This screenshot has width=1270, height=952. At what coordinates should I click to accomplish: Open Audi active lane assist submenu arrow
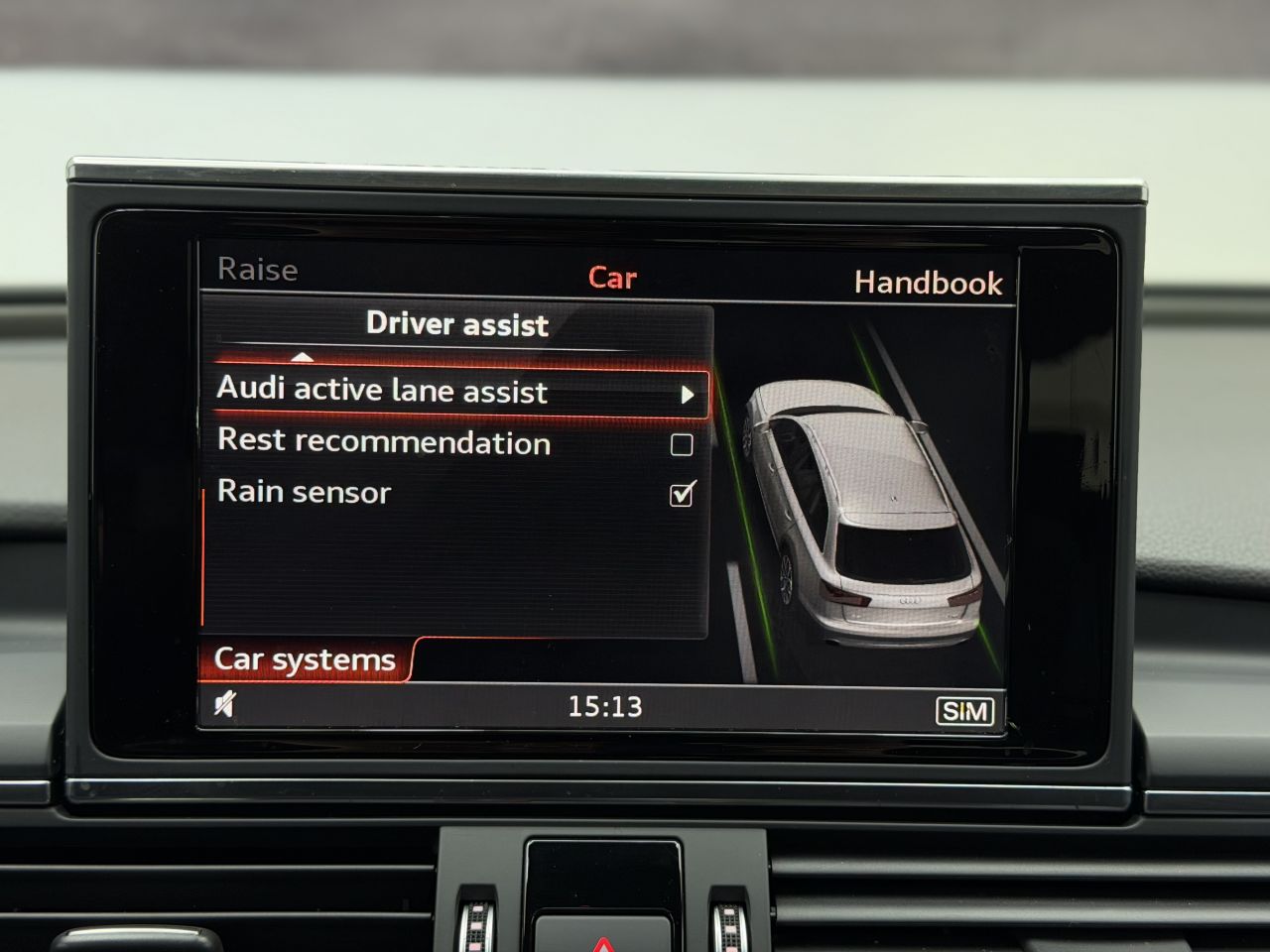pyautogui.click(x=689, y=393)
